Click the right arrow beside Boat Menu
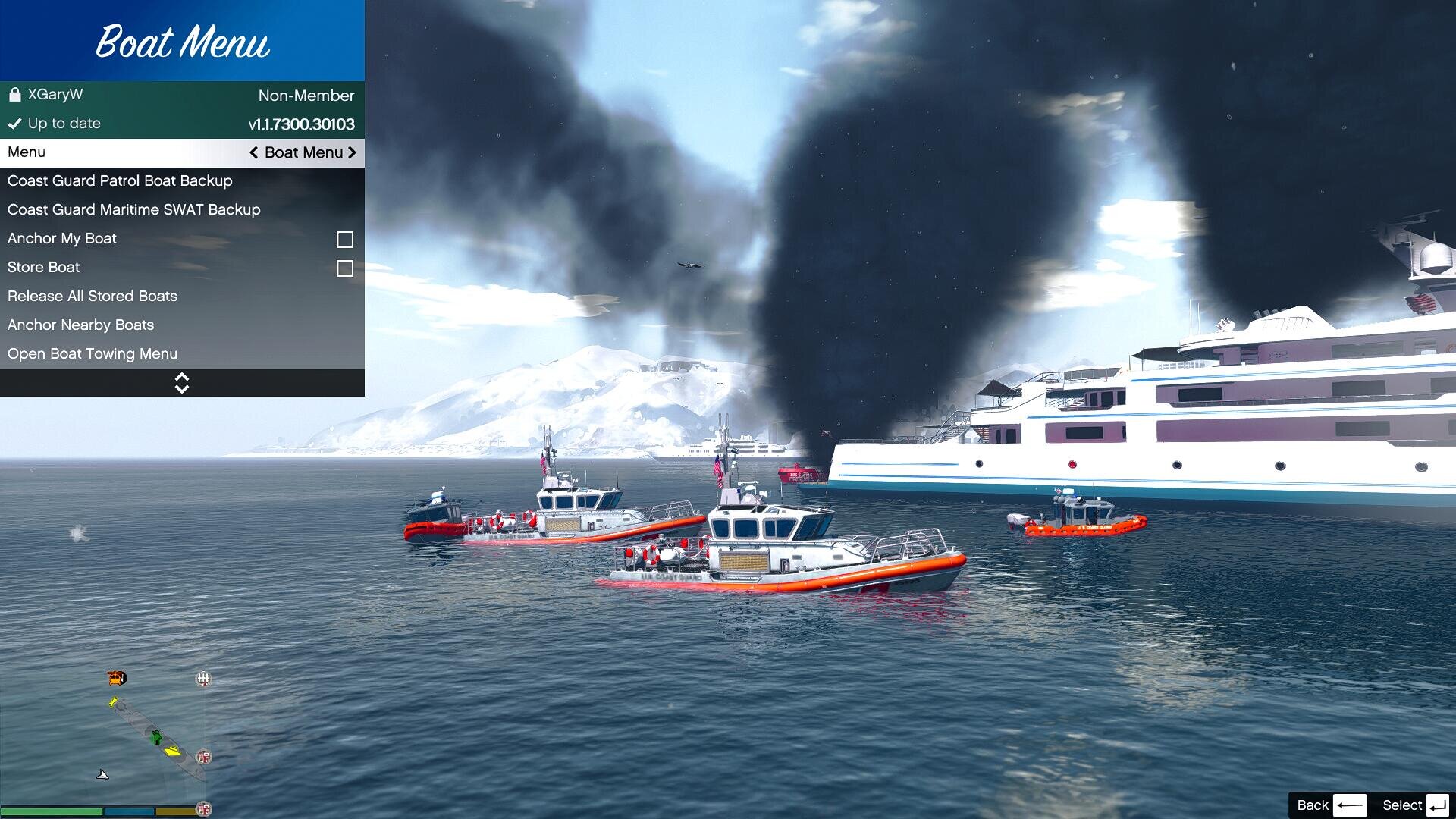 (352, 153)
